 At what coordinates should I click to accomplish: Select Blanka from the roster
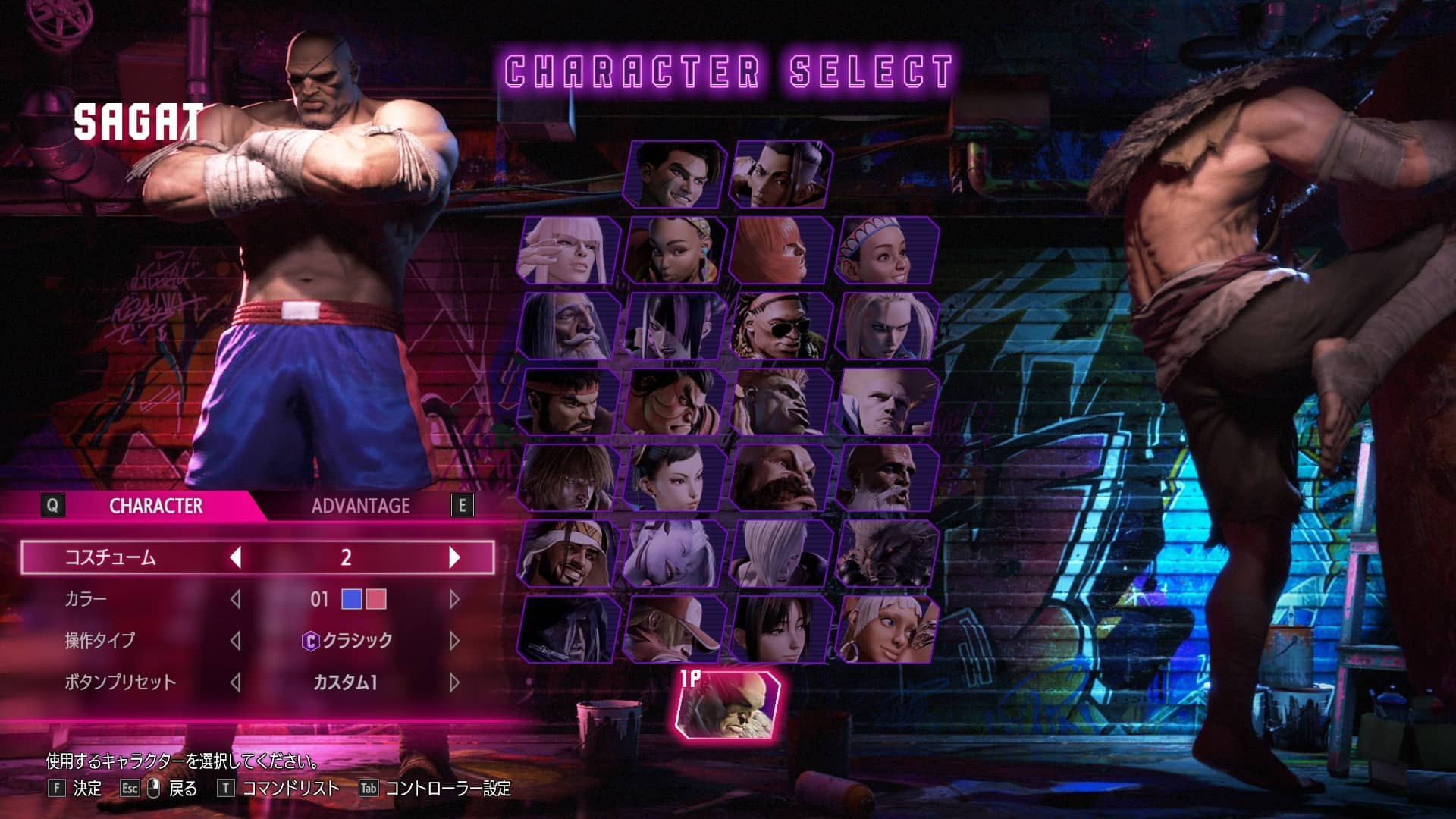coord(780,402)
